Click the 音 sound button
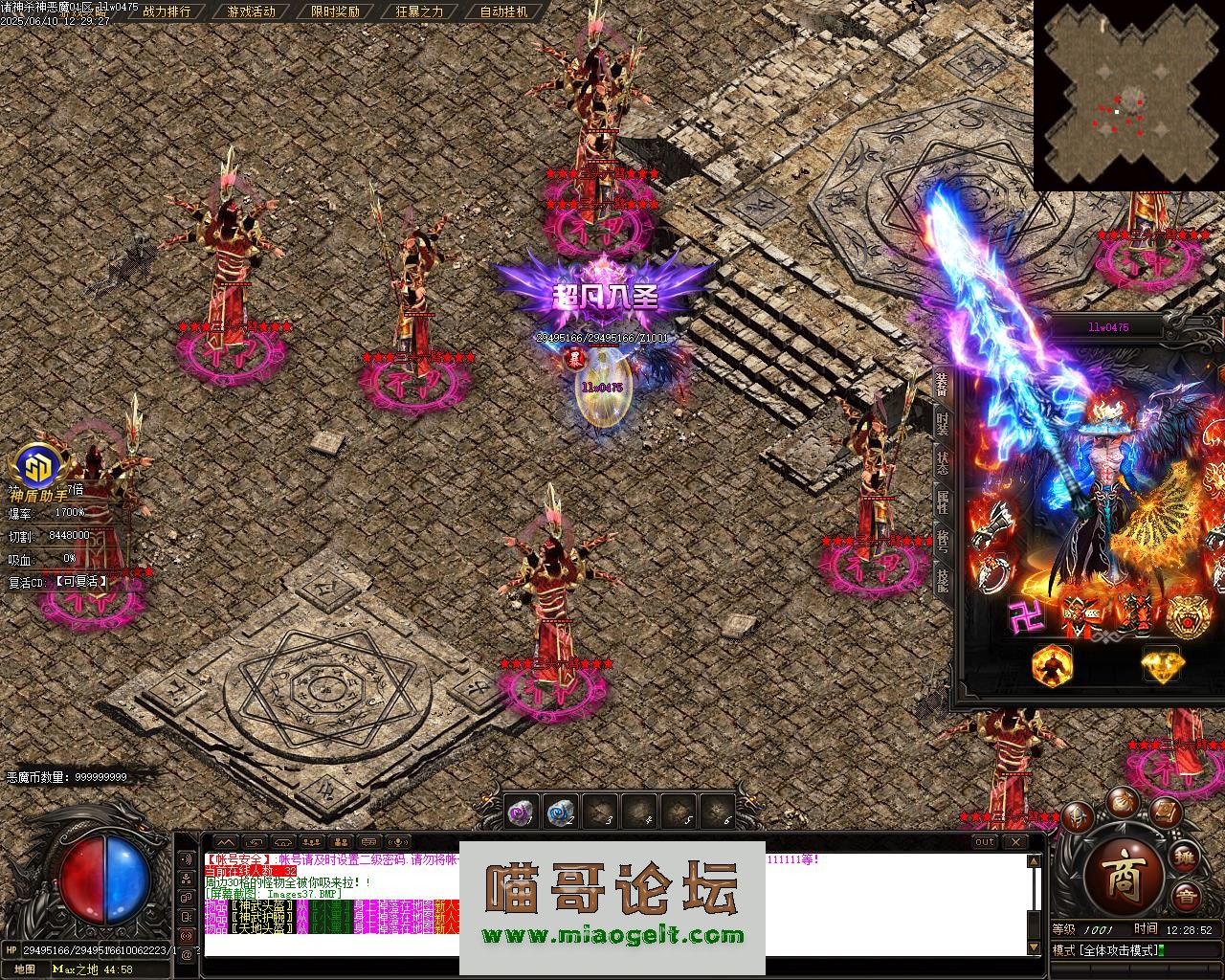Image resolution: width=1225 pixels, height=980 pixels. [x=1187, y=896]
